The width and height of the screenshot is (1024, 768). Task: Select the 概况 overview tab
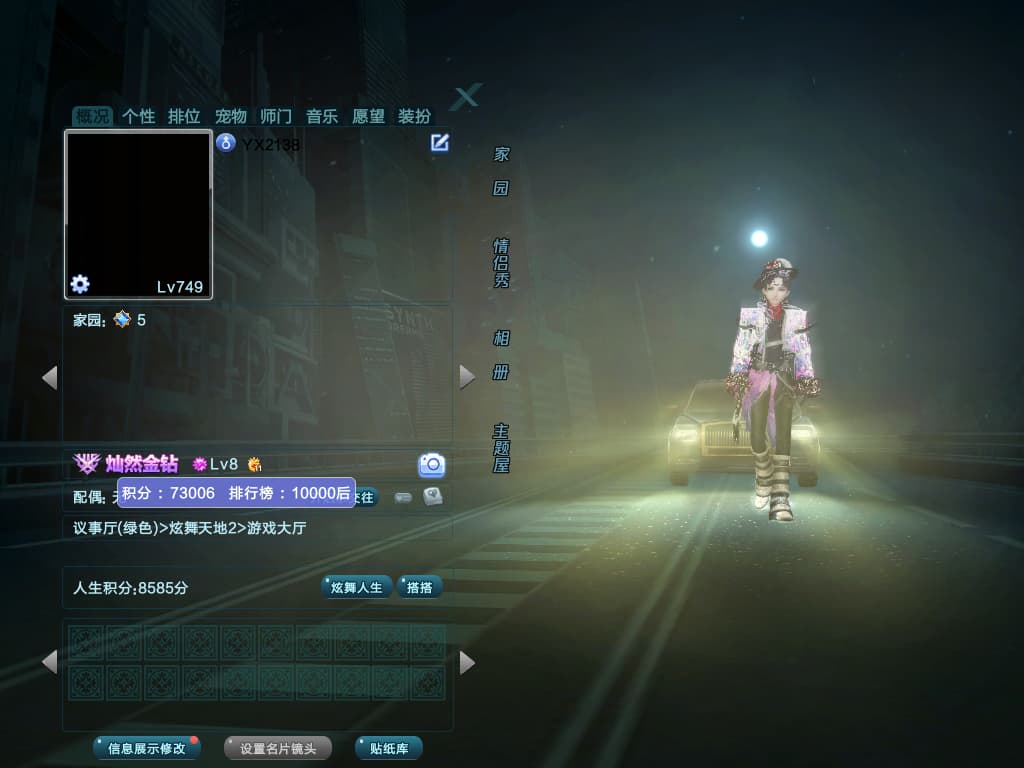[92, 116]
